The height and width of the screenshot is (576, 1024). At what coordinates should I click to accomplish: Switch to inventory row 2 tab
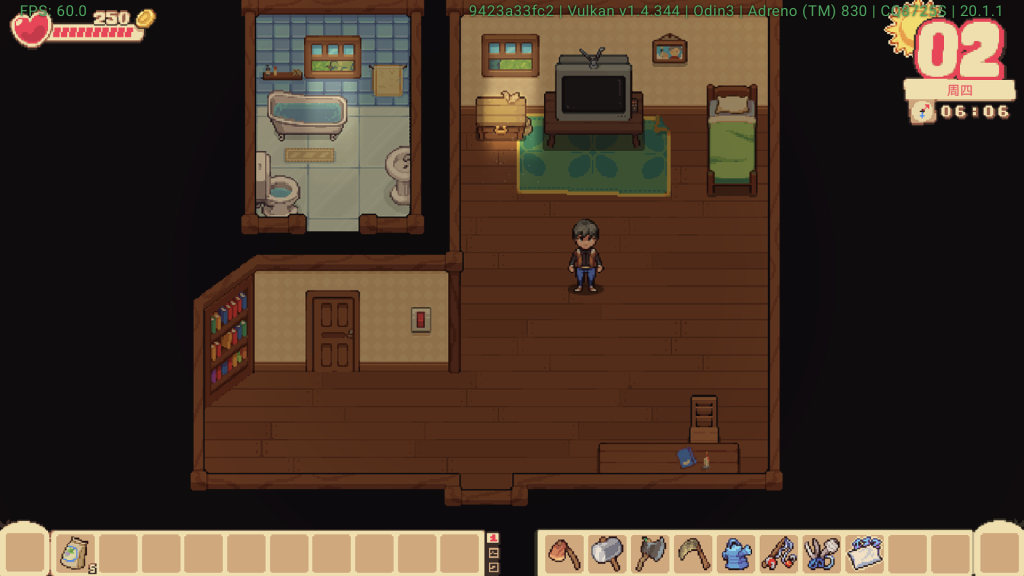(x=492, y=553)
